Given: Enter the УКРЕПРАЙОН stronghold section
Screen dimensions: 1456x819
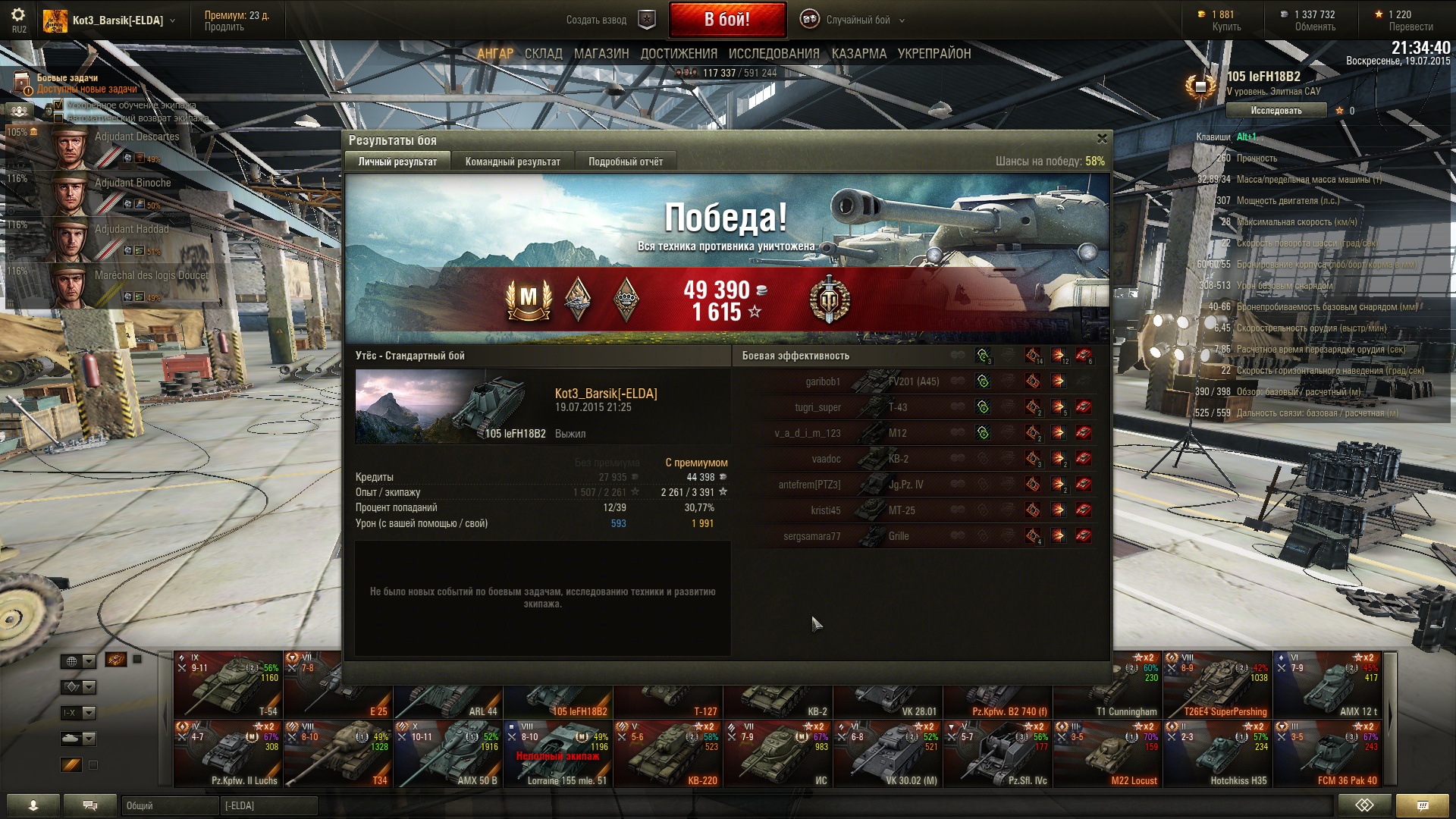Looking at the screenshot, I should tap(934, 54).
